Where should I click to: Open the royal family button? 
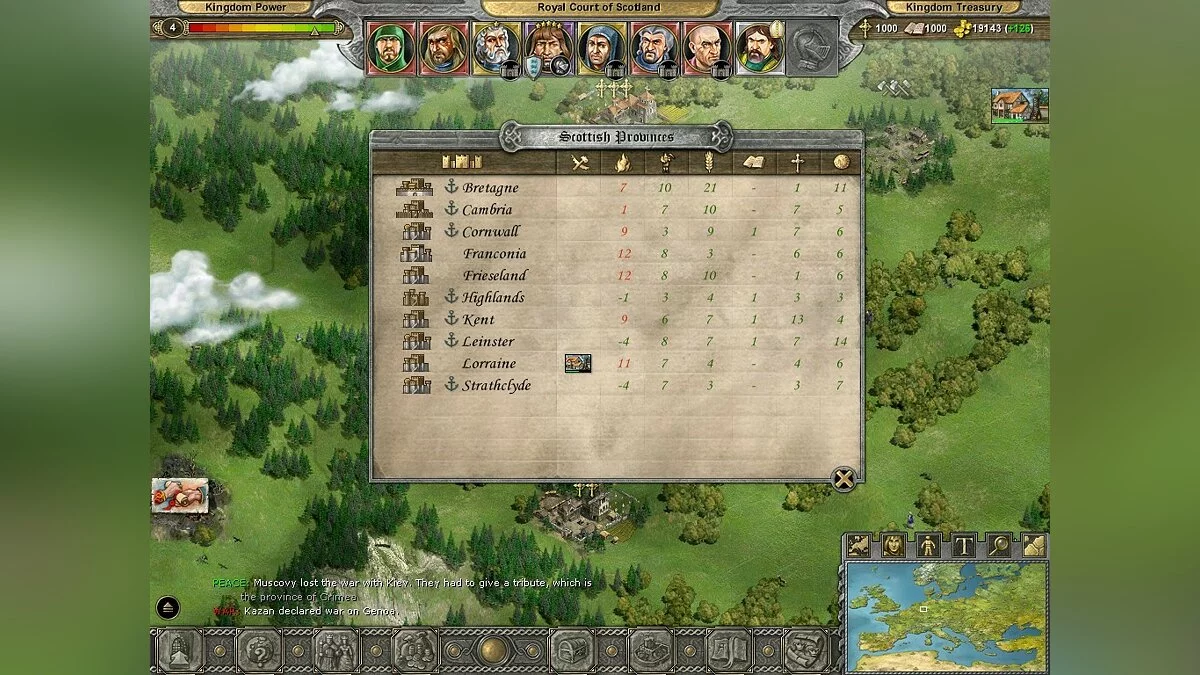tap(336, 651)
